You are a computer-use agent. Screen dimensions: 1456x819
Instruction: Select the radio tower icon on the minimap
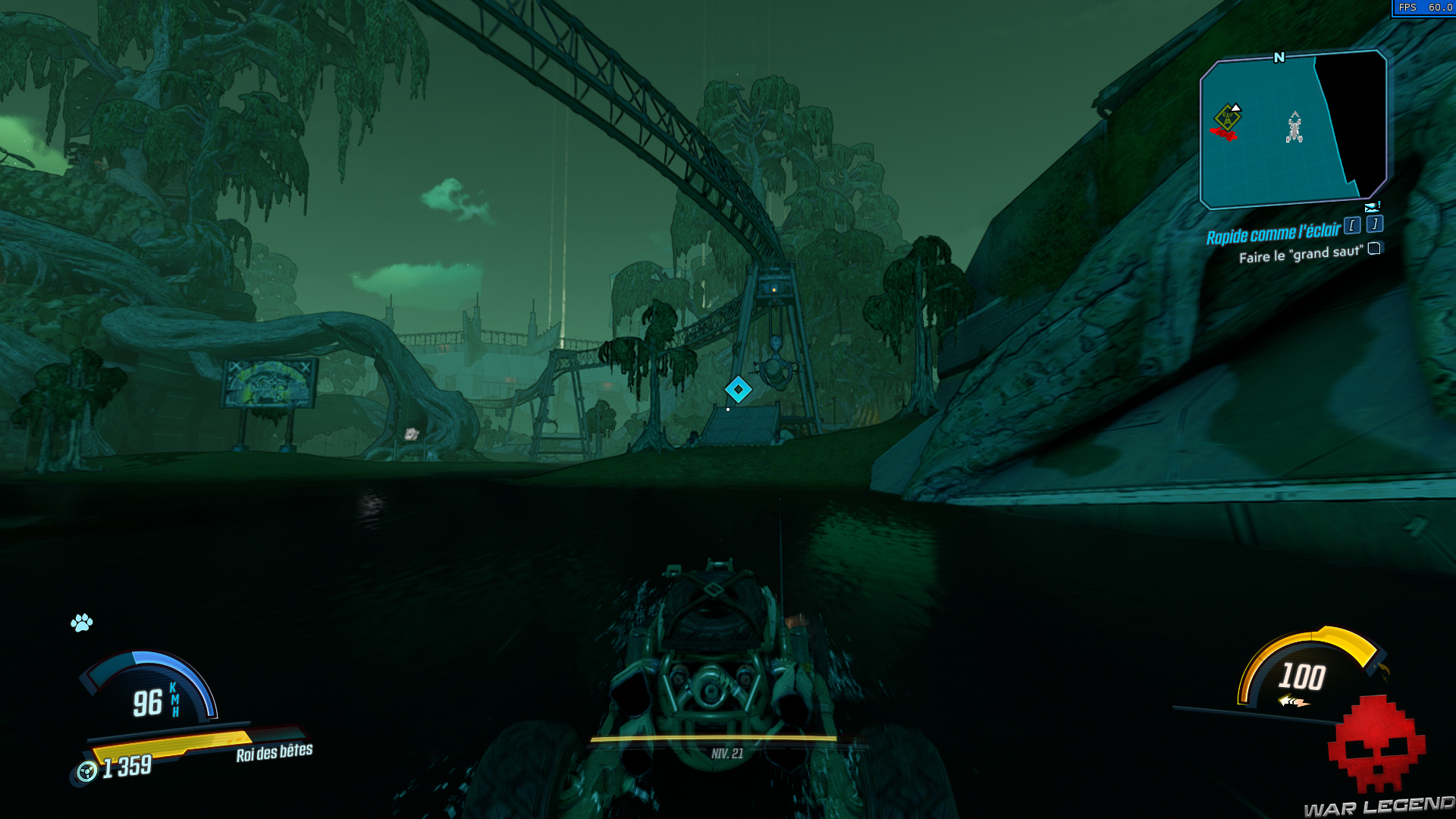pyautogui.click(x=1228, y=118)
